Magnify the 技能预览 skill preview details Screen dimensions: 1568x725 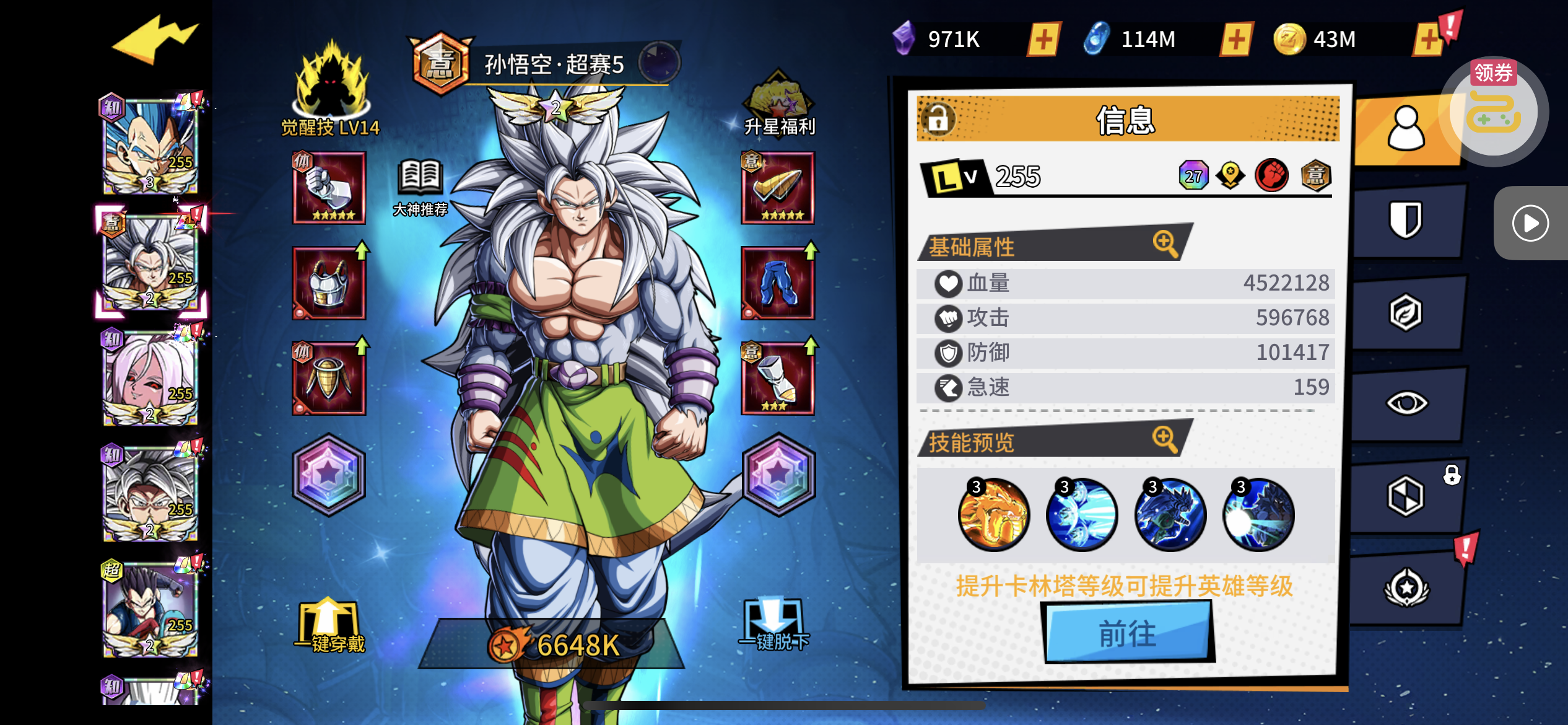(x=1165, y=439)
